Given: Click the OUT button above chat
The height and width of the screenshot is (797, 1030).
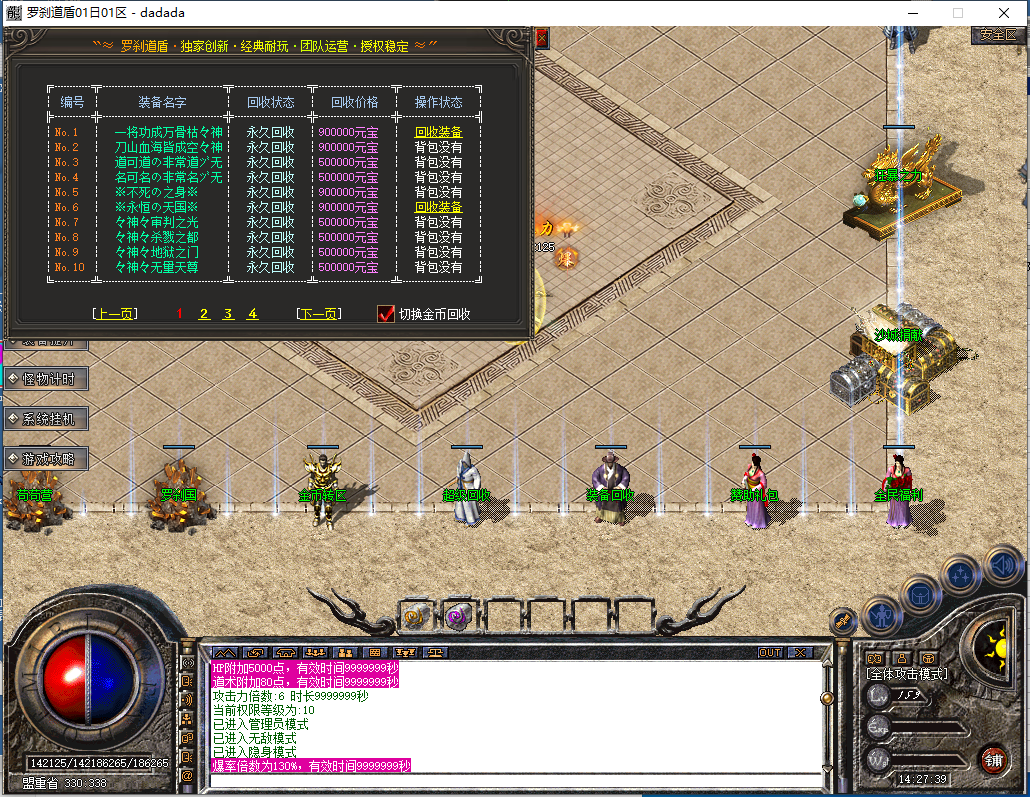Looking at the screenshot, I should (x=769, y=652).
